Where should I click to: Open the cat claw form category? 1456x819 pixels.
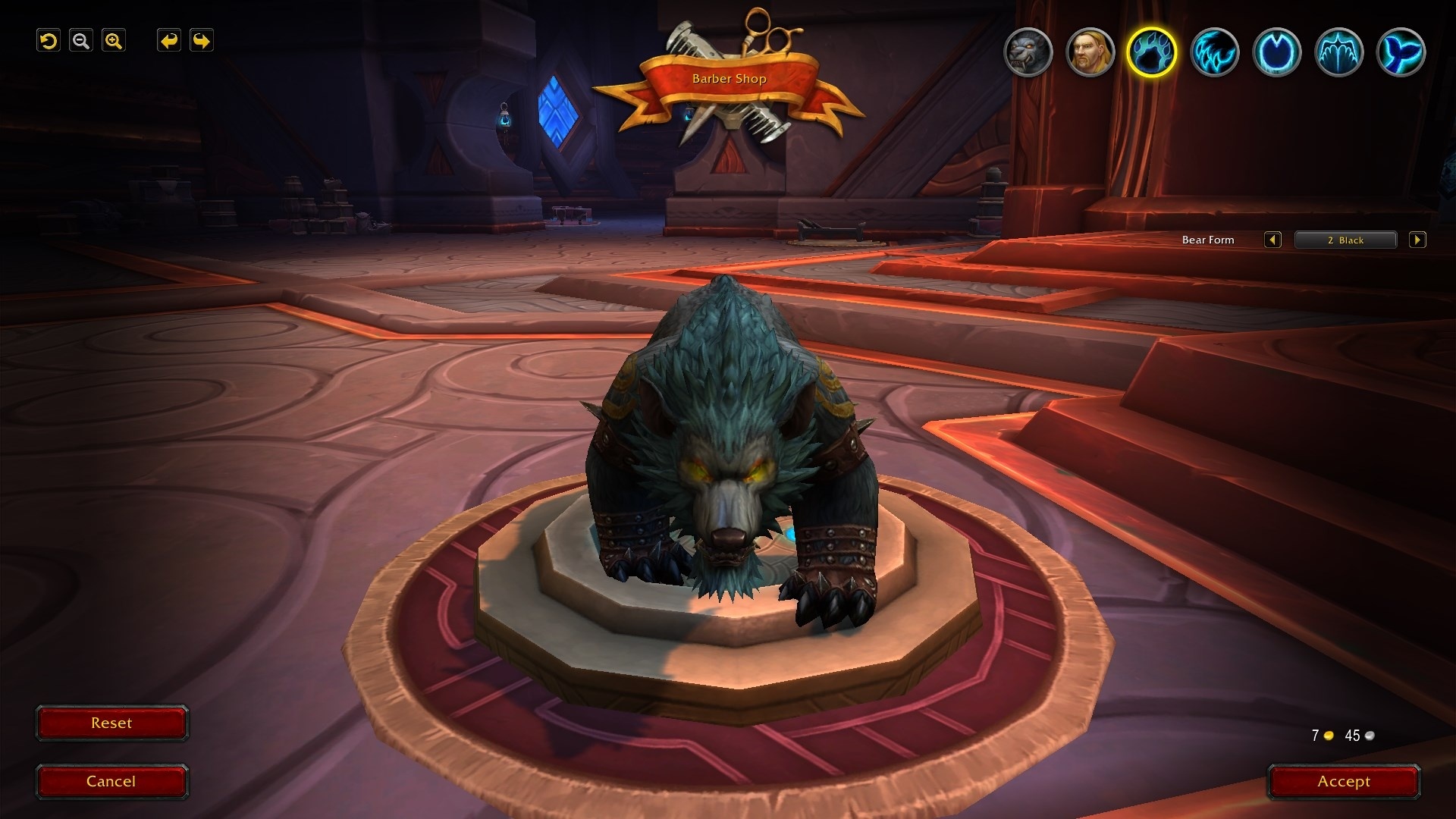coord(1214,52)
